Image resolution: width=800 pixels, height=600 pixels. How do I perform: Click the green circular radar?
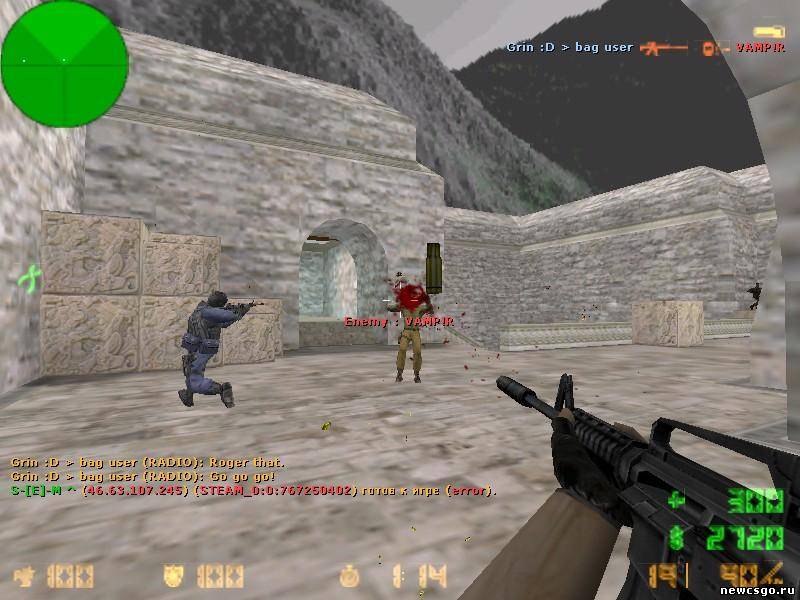click(64, 63)
